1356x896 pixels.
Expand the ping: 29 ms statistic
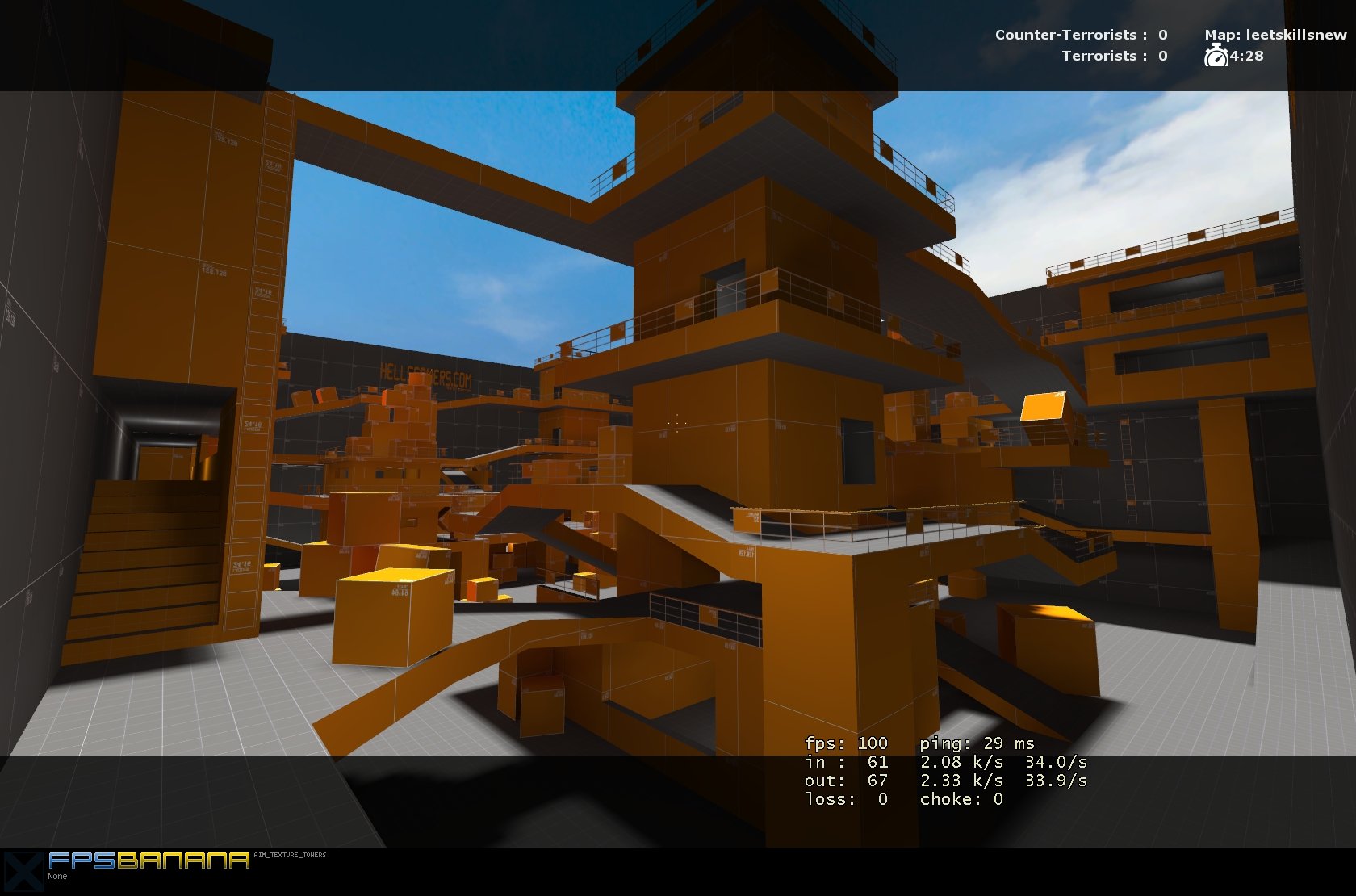976,743
